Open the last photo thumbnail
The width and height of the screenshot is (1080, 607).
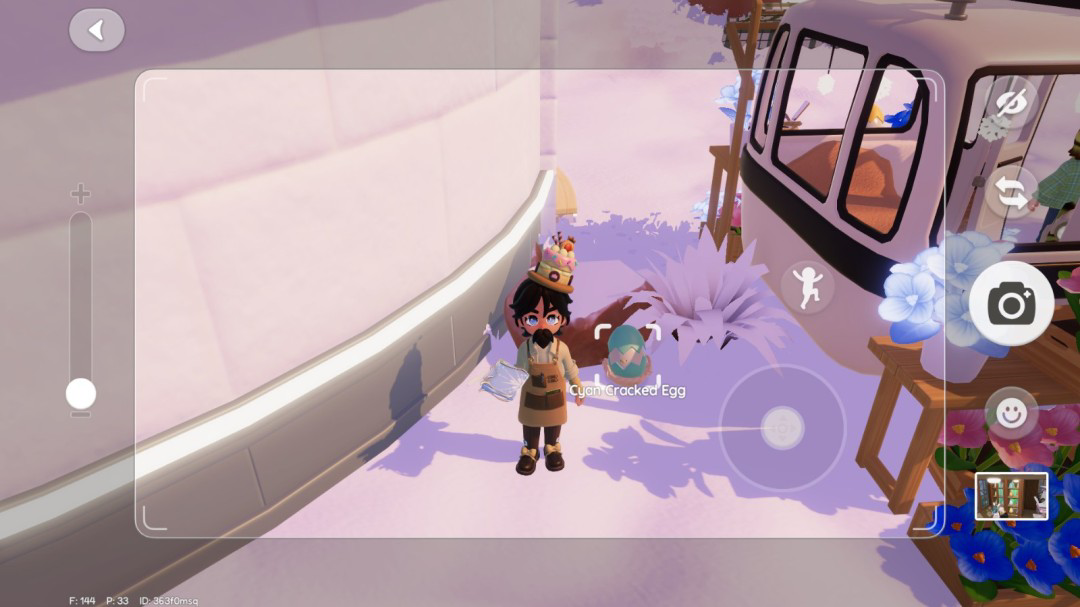[x=1012, y=496]
